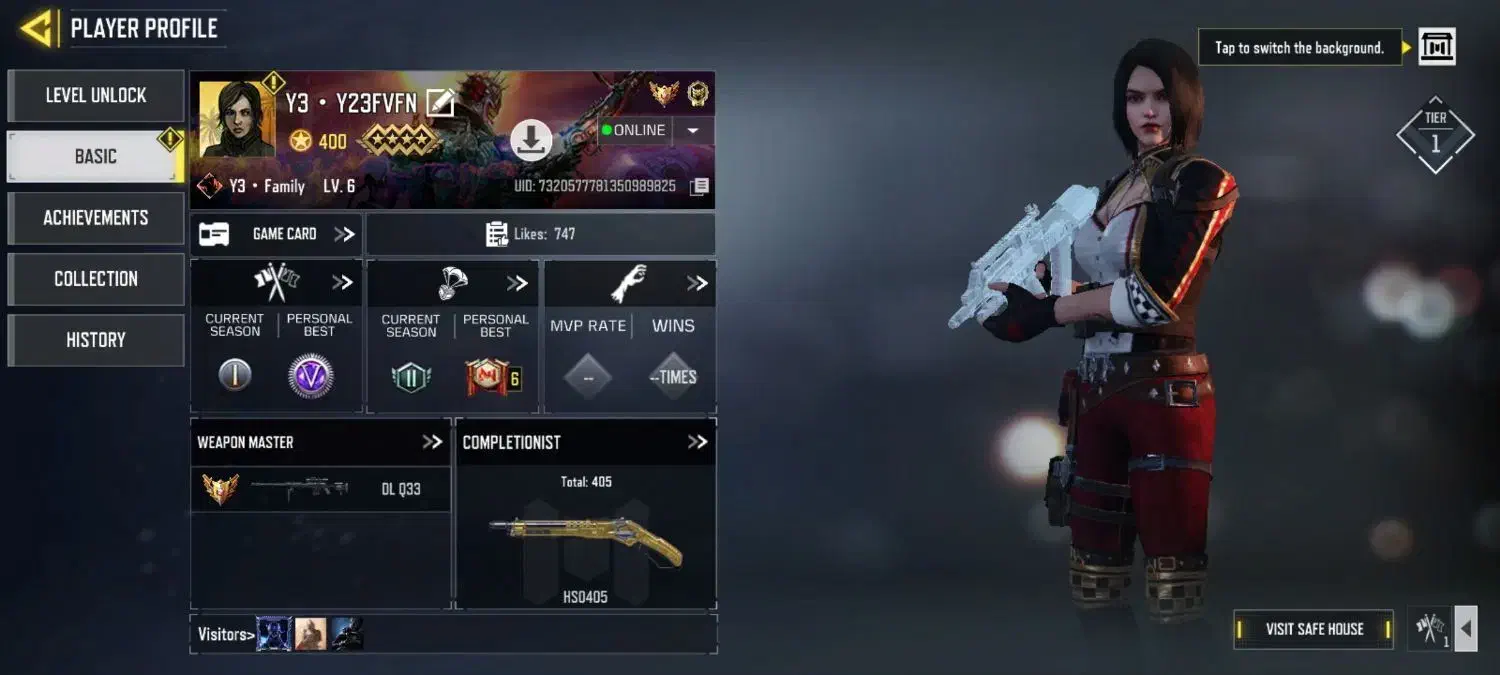The width and height of the screenshot is (1500, 675).
Task: Click the download arrow on the banner
Action: click(531, 141)
